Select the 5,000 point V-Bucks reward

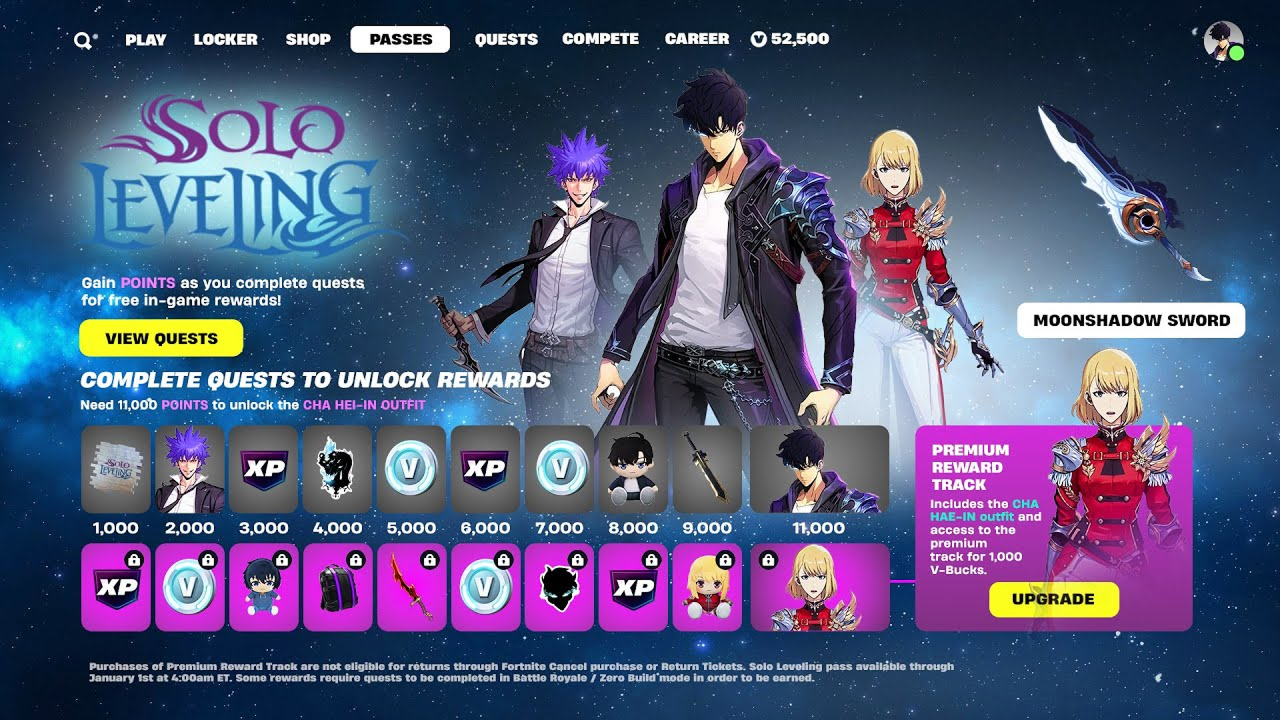click(x=412, y=469)
